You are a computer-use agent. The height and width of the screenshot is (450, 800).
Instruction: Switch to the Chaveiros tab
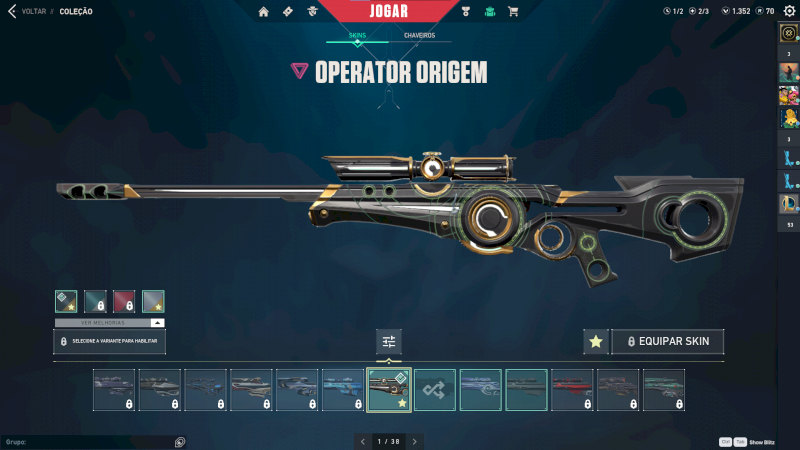419,35
